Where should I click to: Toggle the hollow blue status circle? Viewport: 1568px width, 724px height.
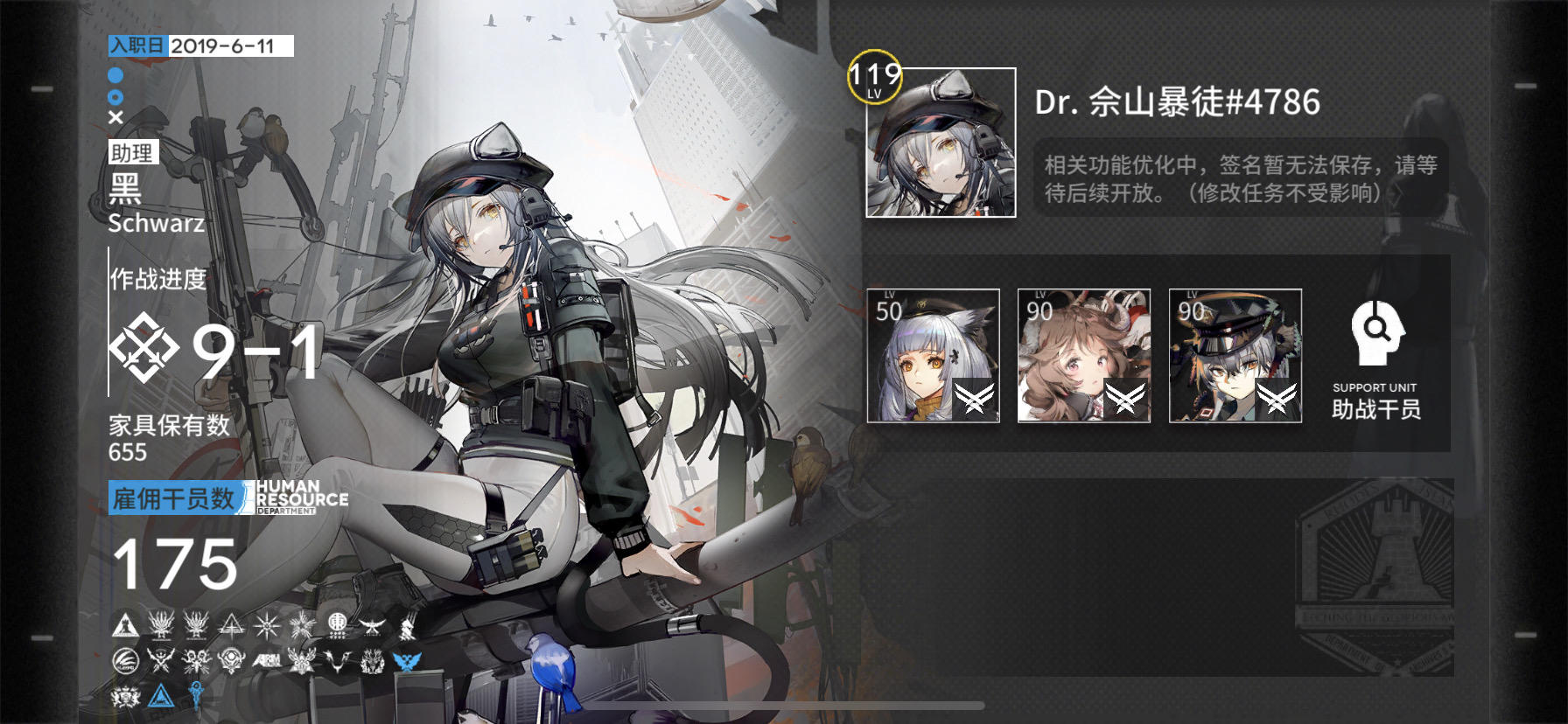tap(116, 99)
